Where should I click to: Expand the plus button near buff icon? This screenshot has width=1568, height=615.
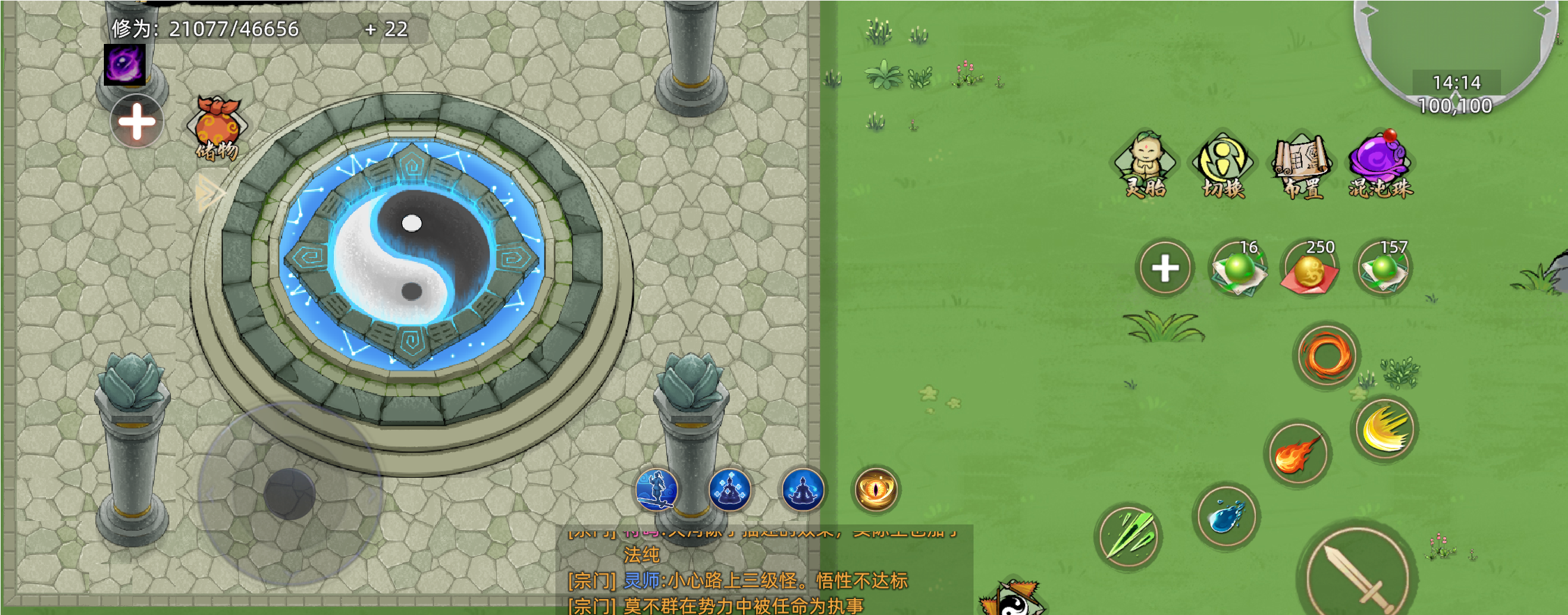tap(137, 120)
